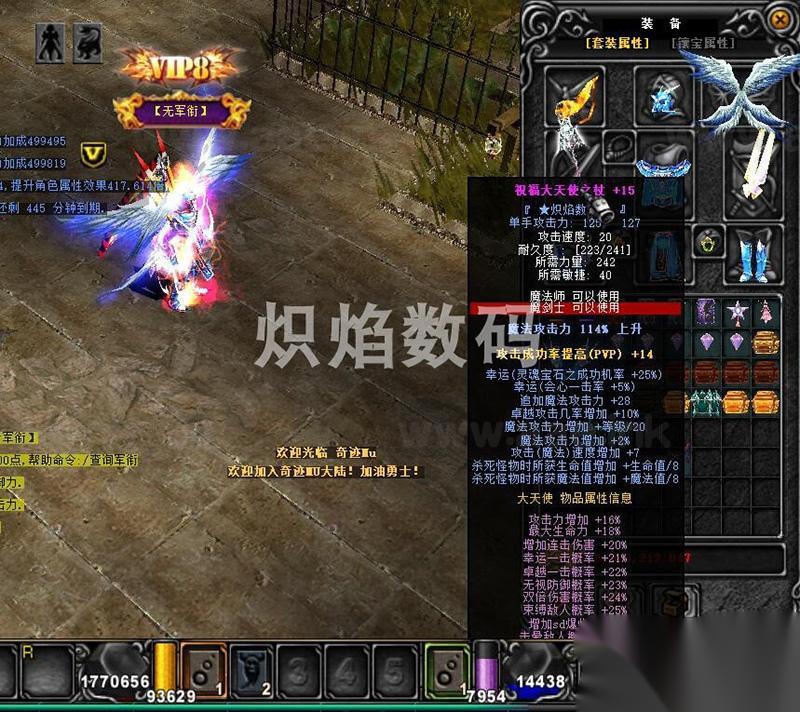Switch to the 套装属性 tab
This screenshot has height=712, width=800.
617,43
